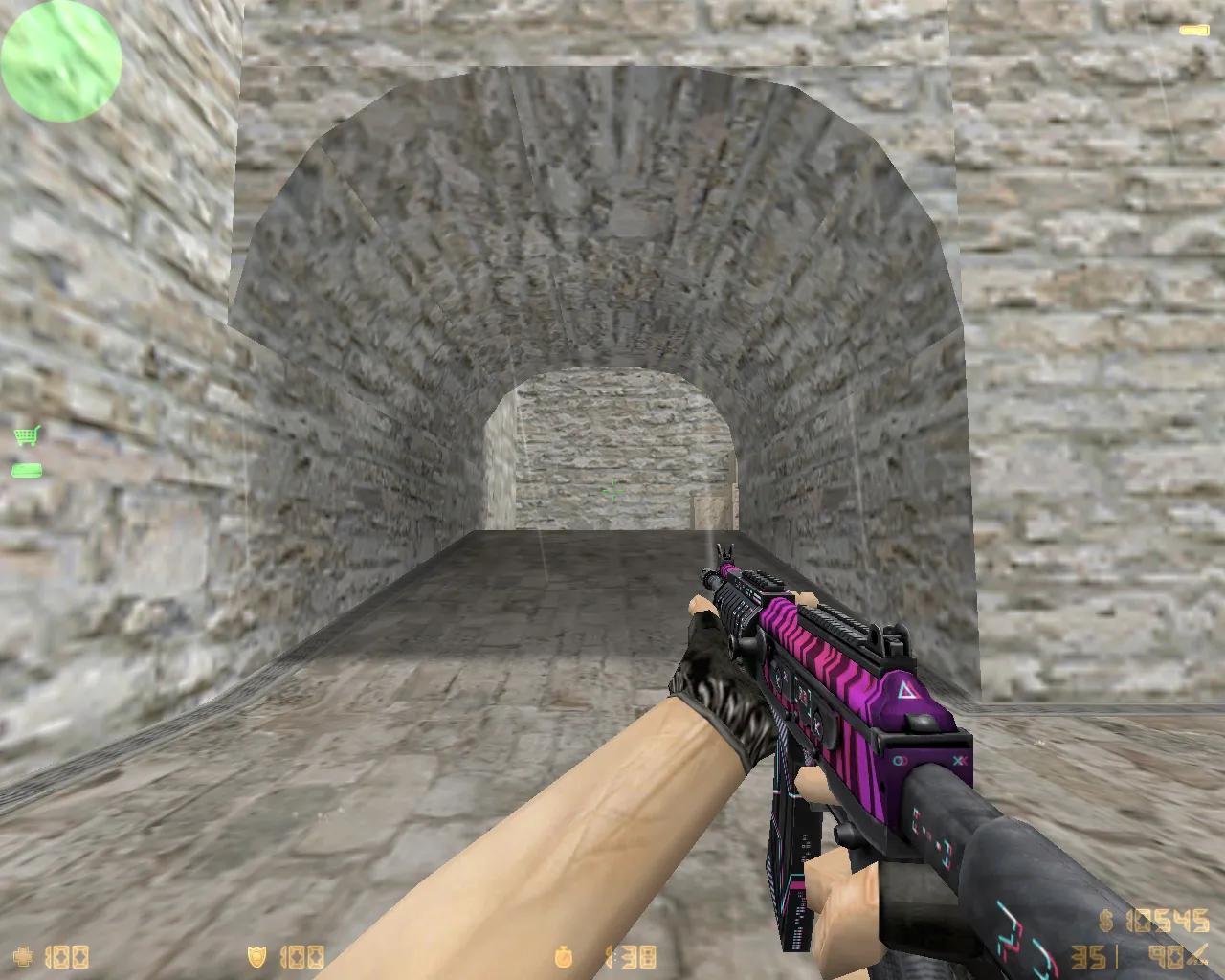
Task: Click the ammo bullet divider icon
Action: (1116, 956)
